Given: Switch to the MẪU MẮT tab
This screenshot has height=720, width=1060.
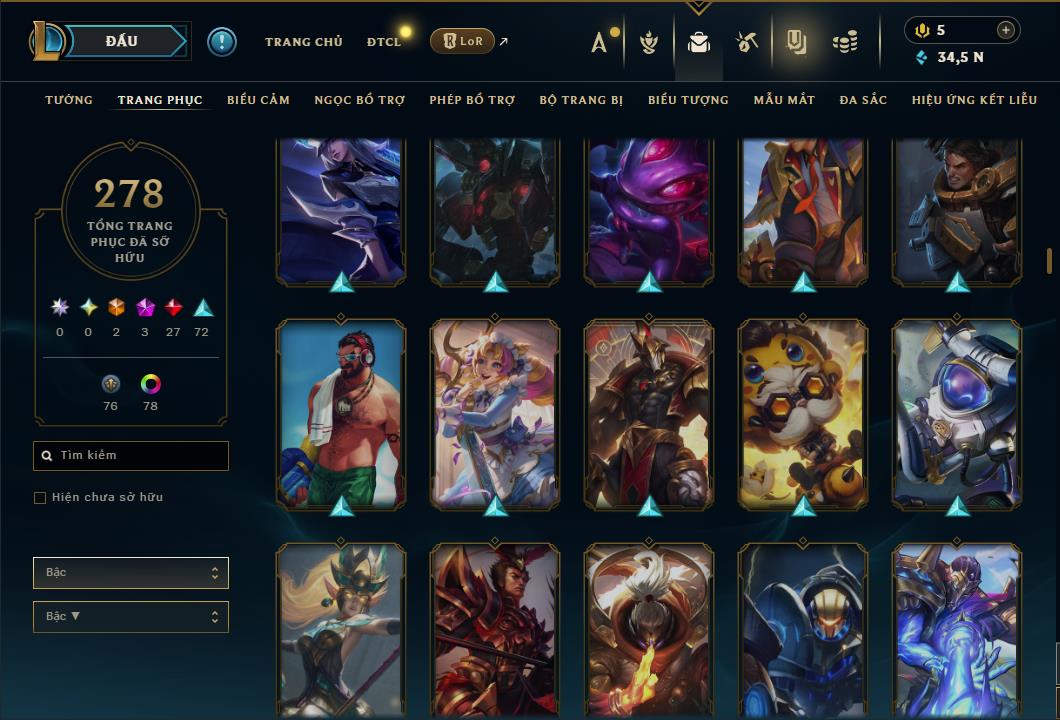Looking at the screenshot, I should 784,100.
